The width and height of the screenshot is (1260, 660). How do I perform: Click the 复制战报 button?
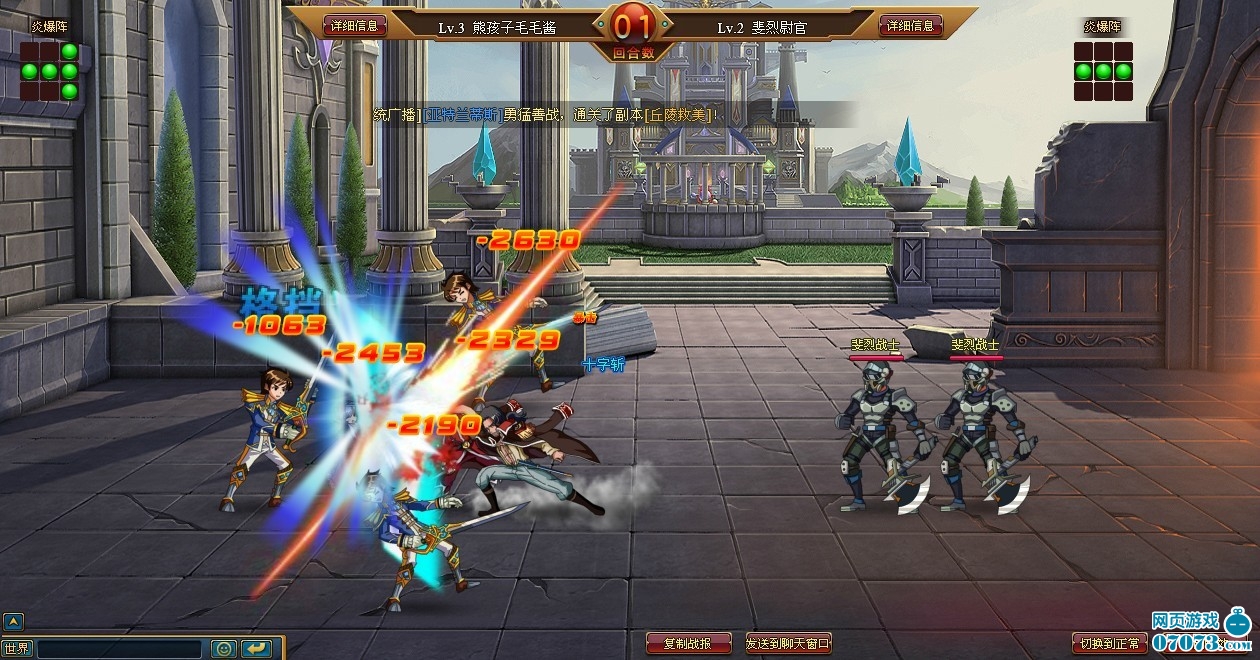pyautogui.click(x=688, y=643)
